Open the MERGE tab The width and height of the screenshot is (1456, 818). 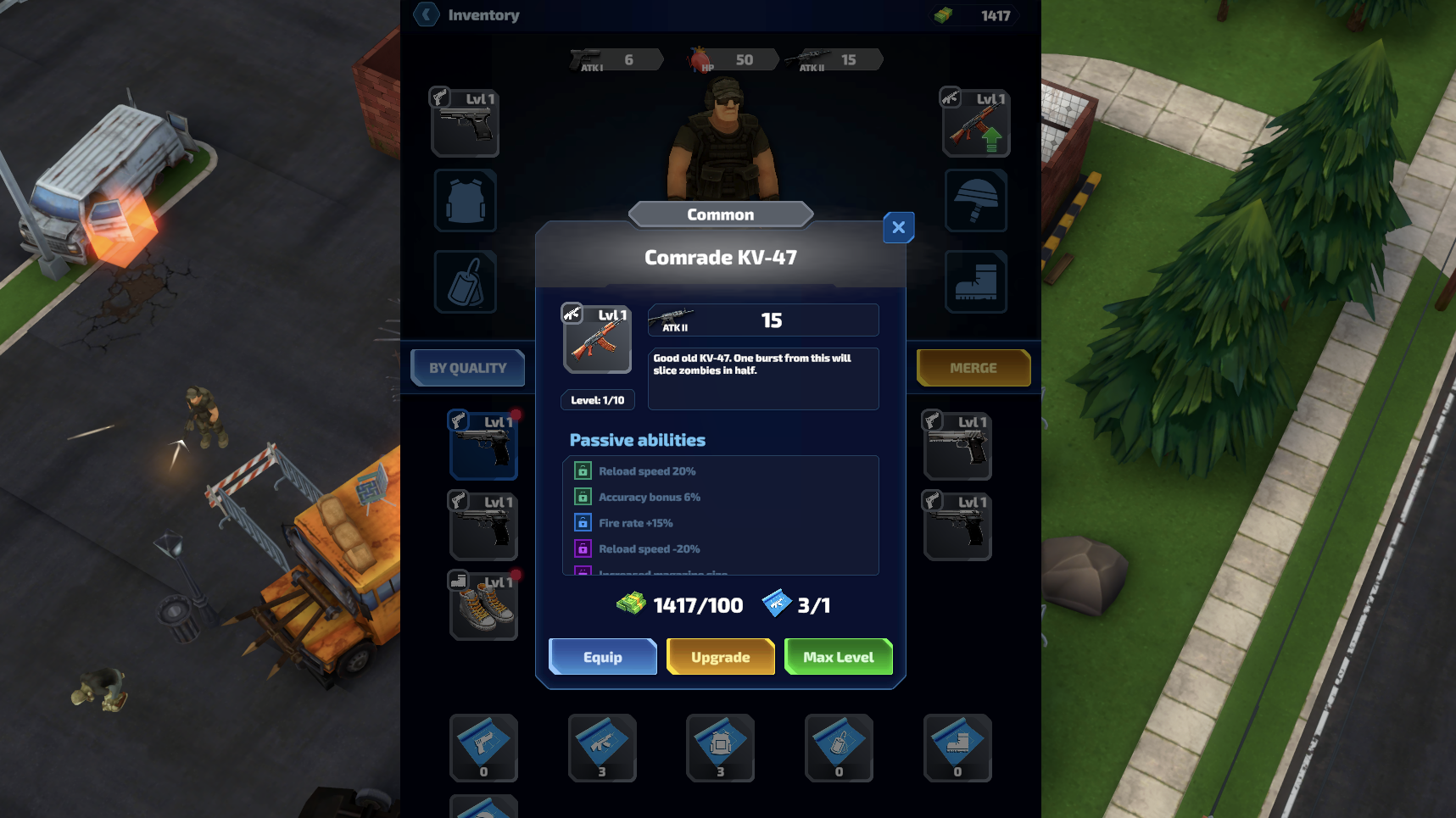pos(973,367)
